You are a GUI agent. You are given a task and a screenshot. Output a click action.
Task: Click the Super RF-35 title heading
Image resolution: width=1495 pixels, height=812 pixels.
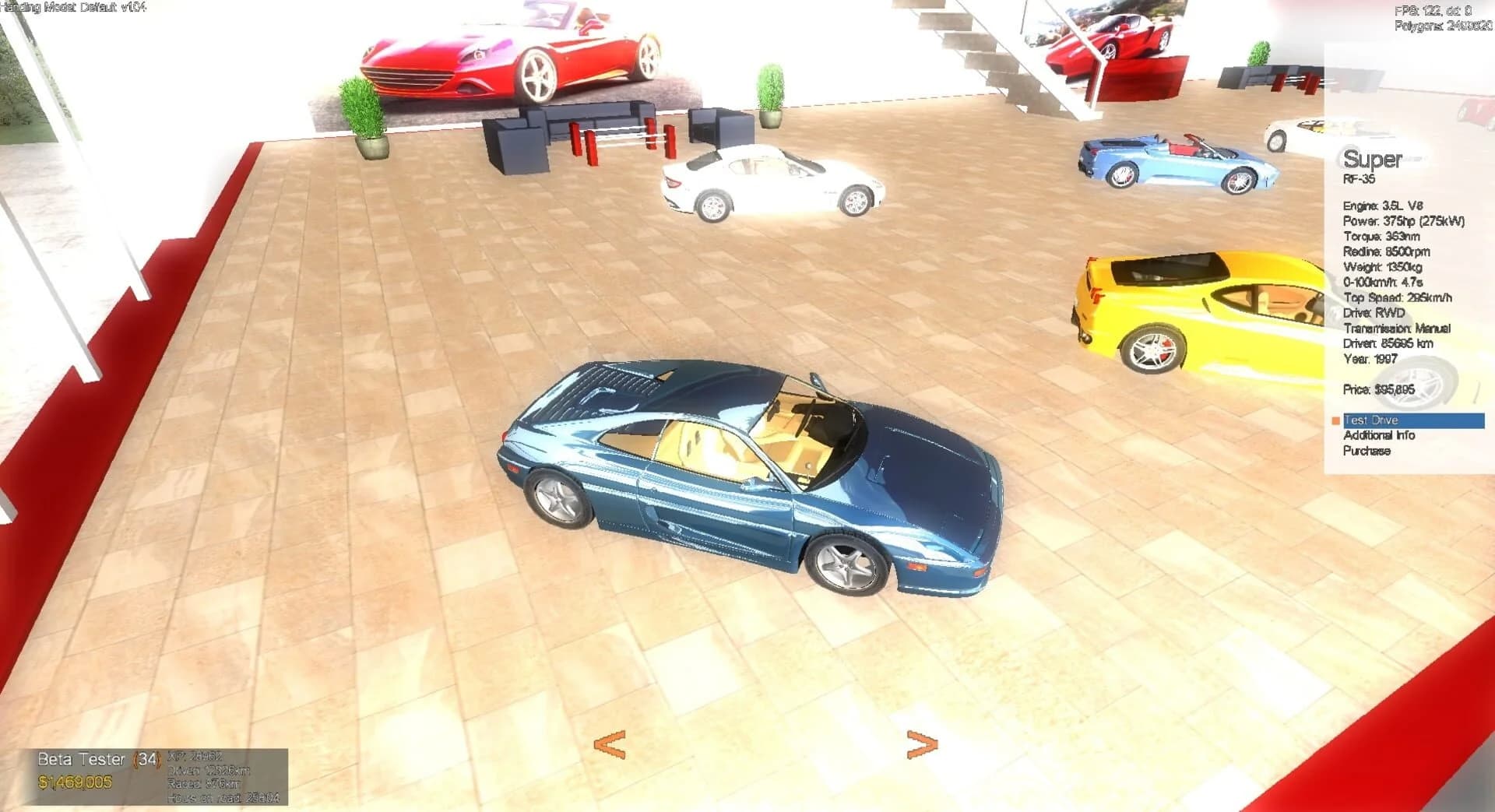click(x=1373, y=160)
